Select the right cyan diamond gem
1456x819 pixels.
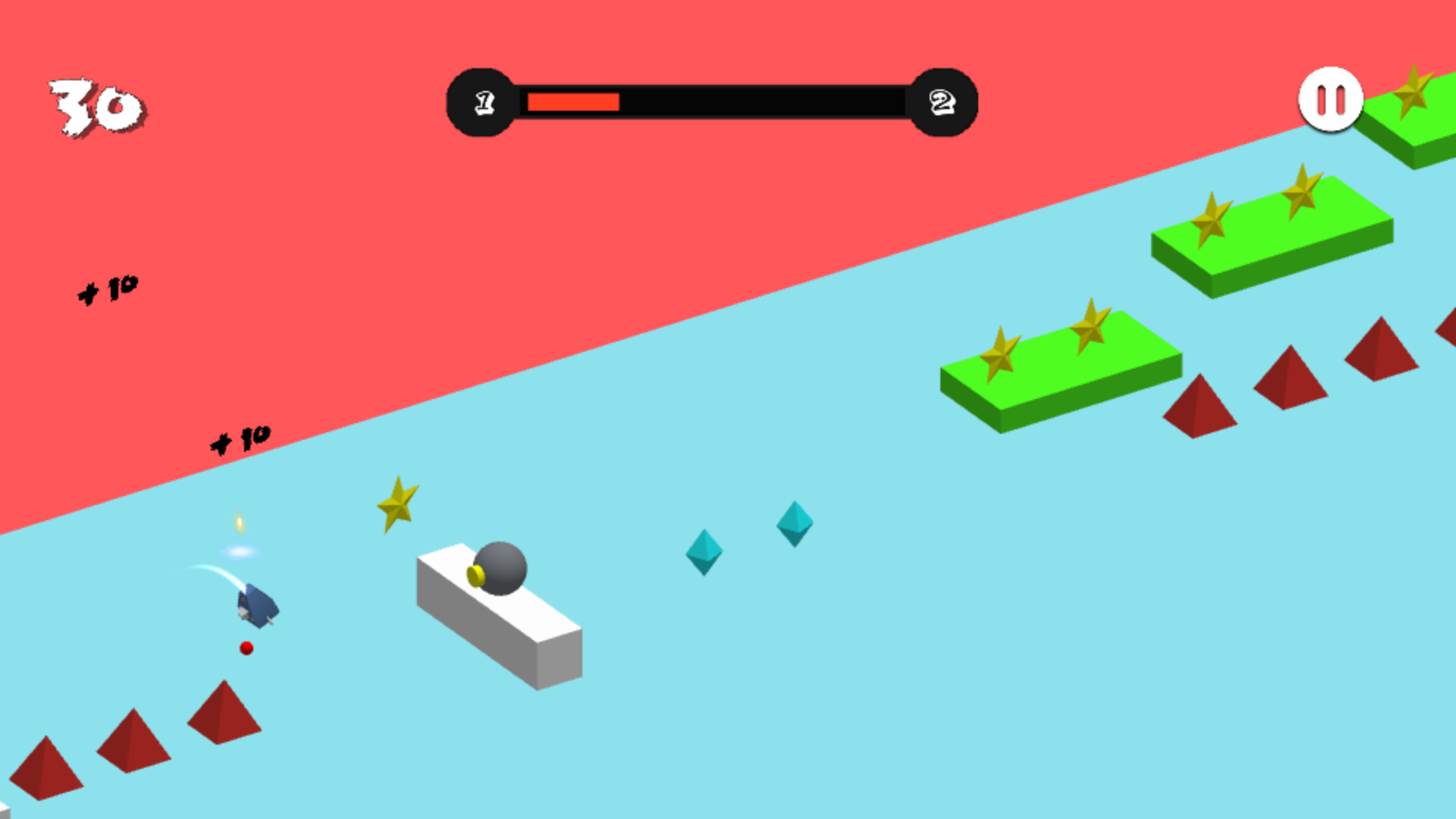coord(793,524)
